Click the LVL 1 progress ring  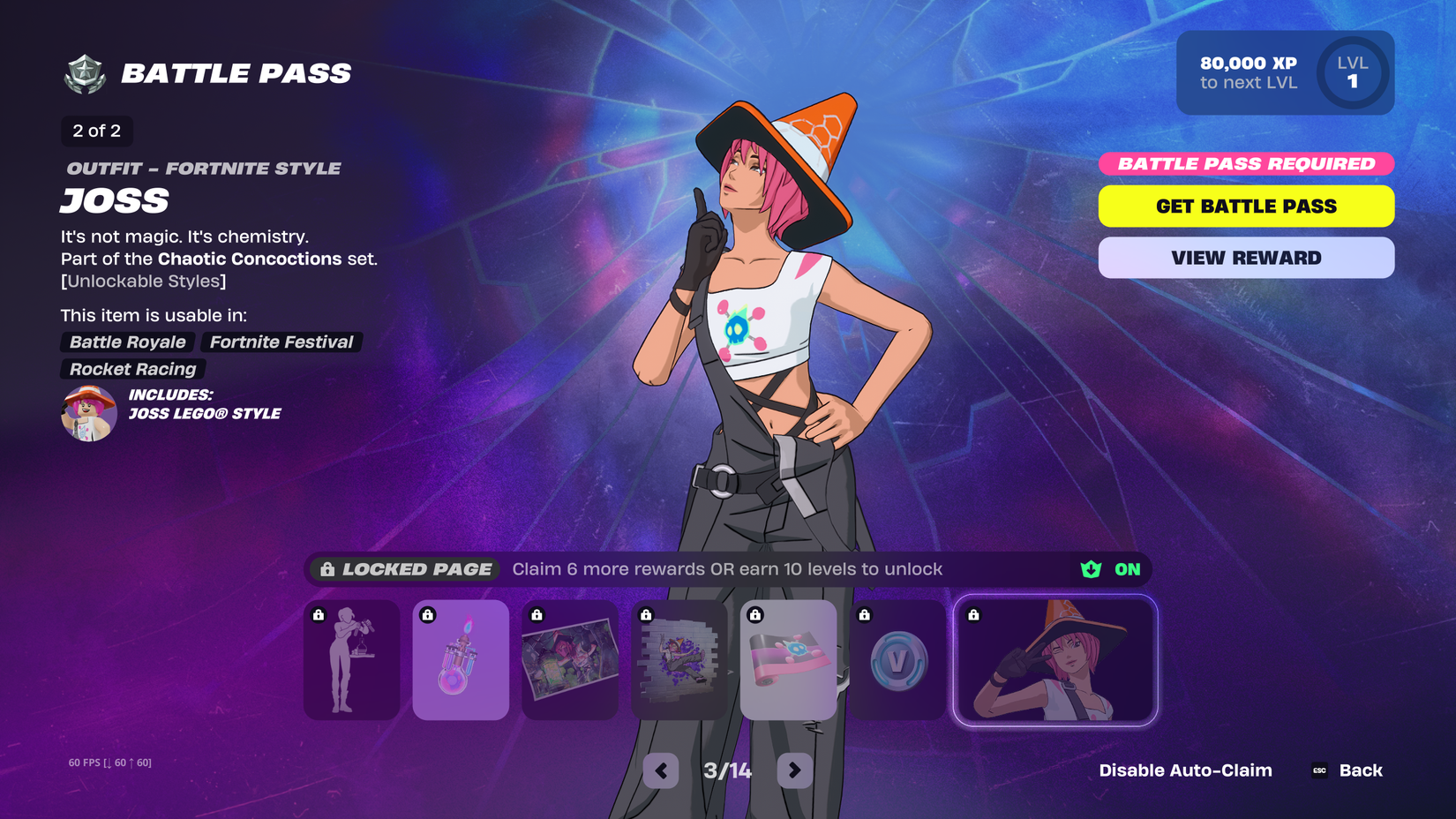1352,73
